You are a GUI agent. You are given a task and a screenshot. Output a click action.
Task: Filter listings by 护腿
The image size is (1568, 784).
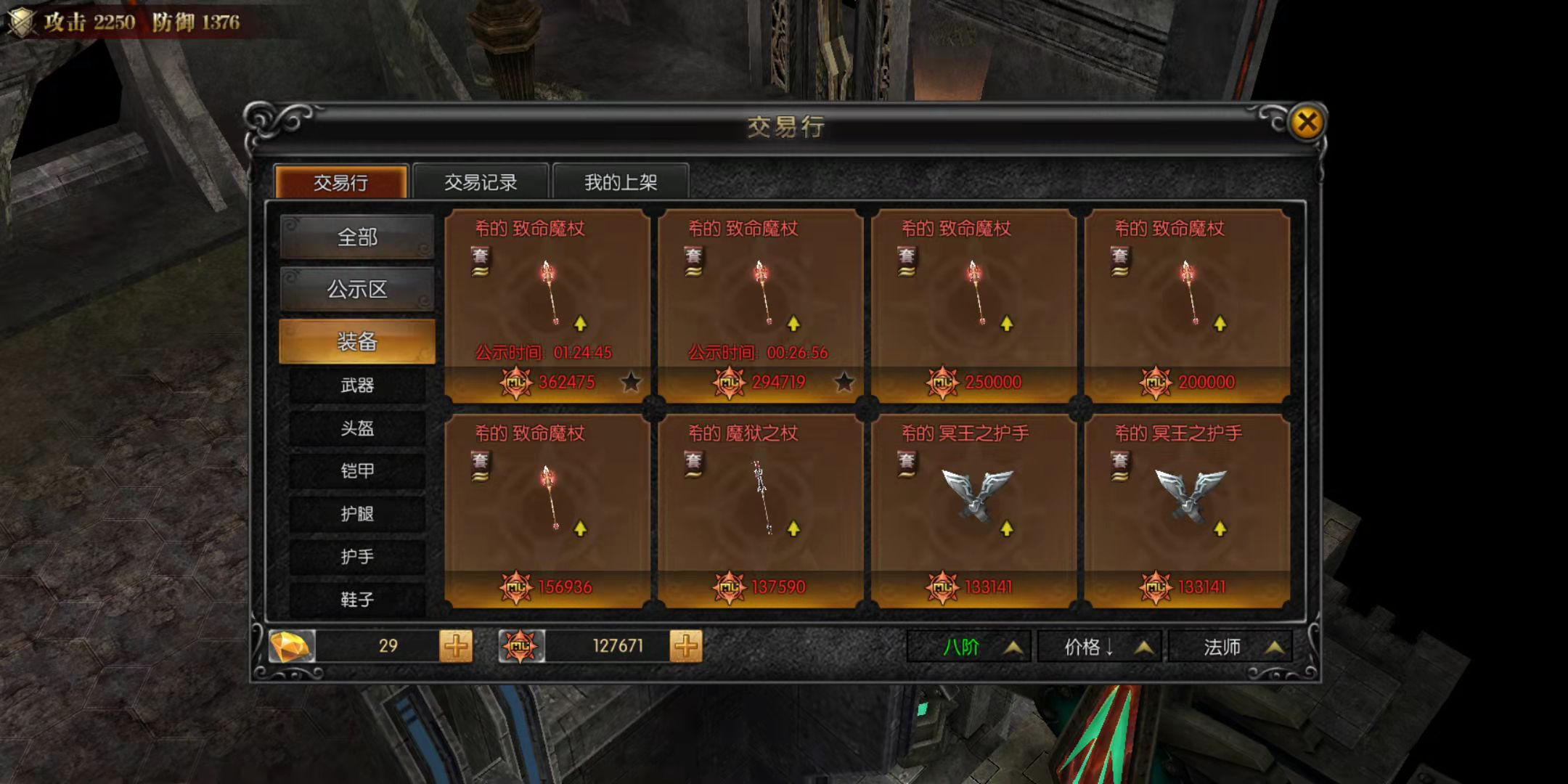click(357, 514)
